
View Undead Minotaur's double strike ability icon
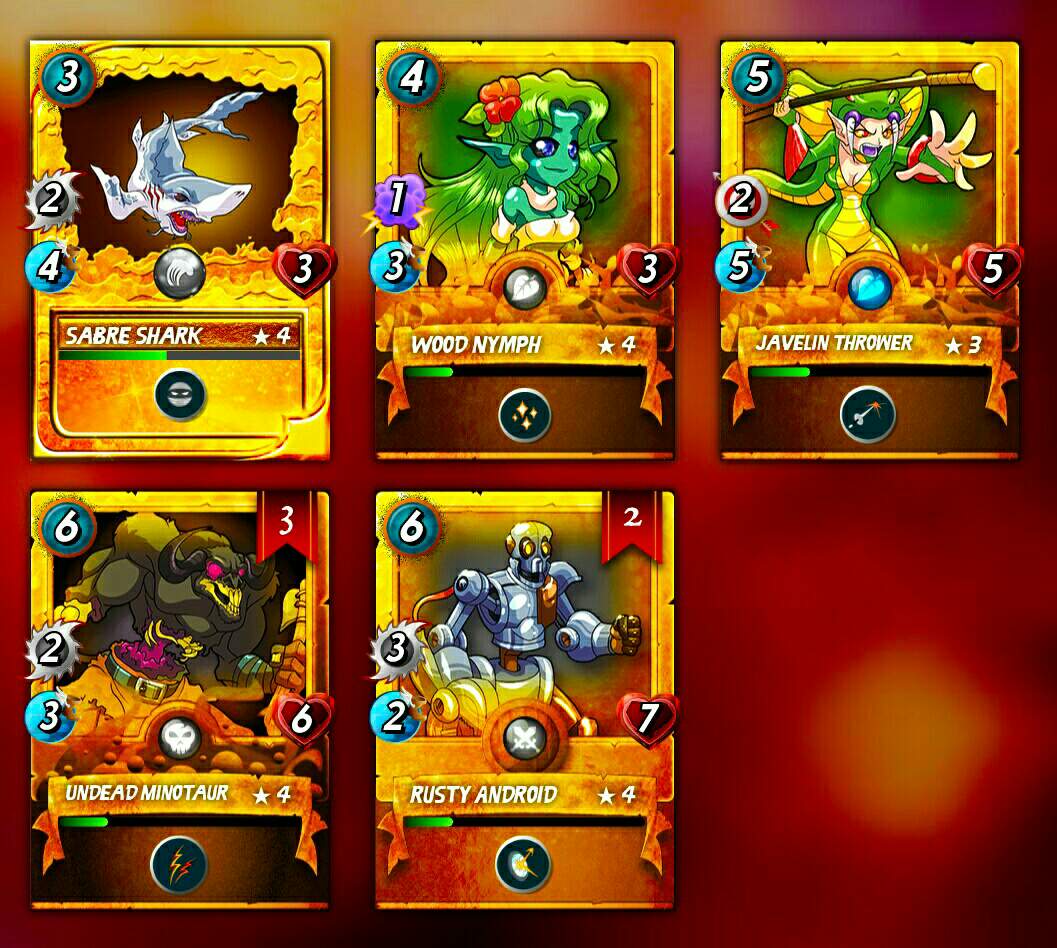pyautogui.click(x=179, y=864)
